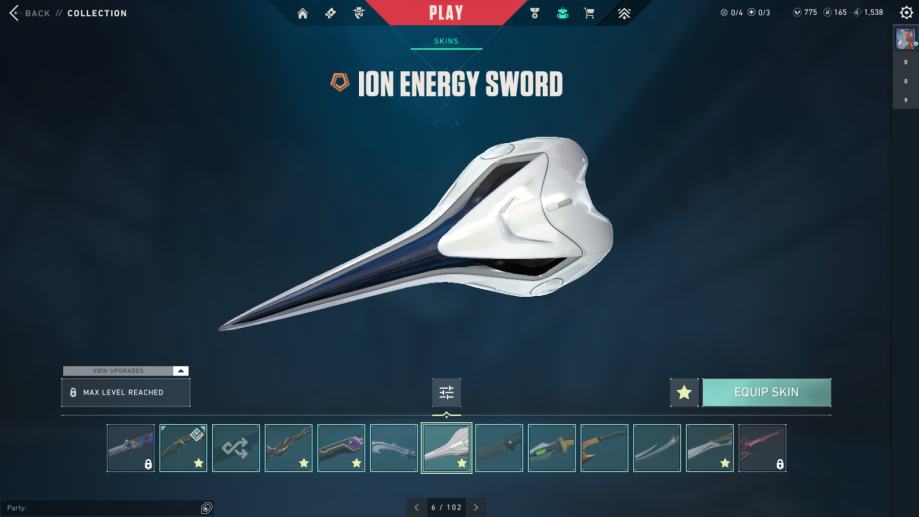Open the settings gear icon
919x517 pixels.
906,13
